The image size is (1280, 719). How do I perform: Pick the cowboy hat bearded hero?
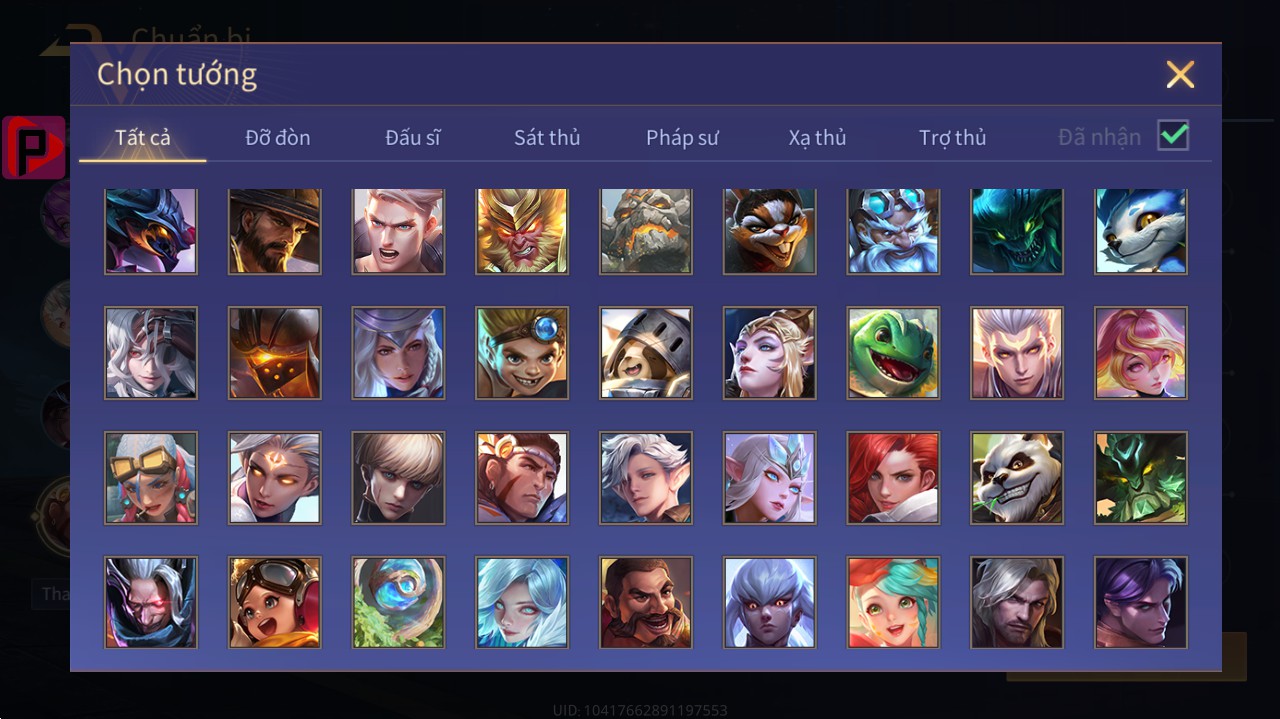275,230
